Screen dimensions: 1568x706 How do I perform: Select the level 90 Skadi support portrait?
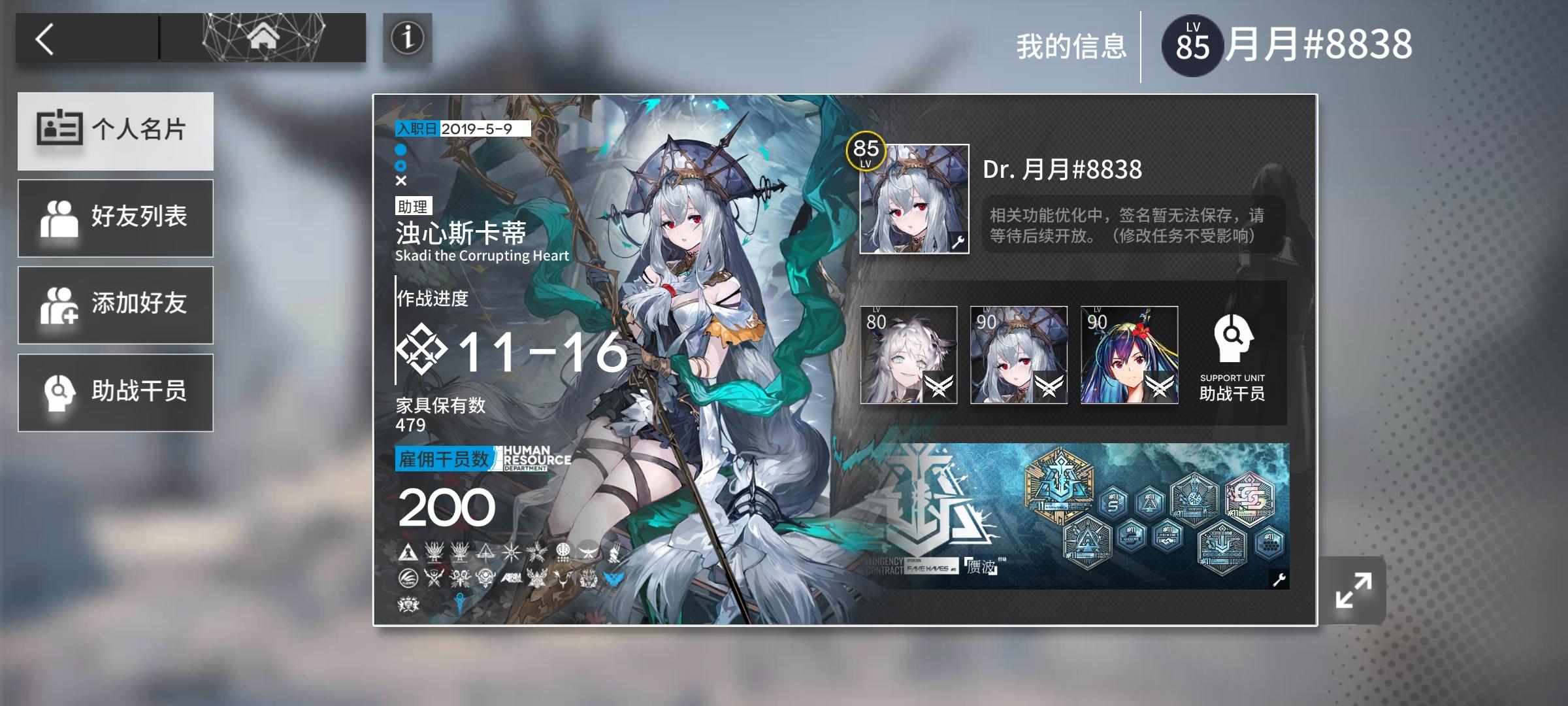pos(1019,356)
